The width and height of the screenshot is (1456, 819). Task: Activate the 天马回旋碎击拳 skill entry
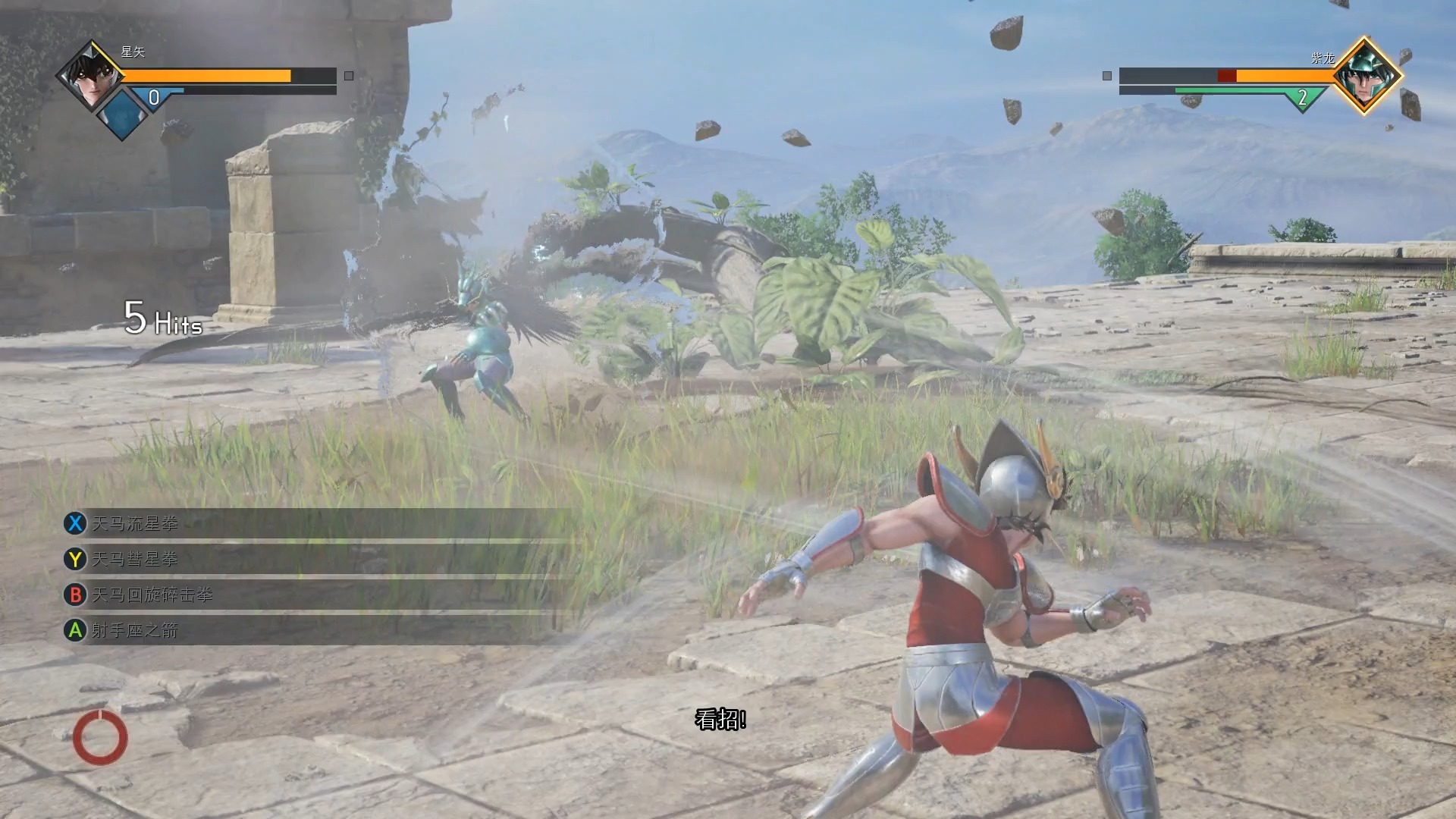[152, 595]
